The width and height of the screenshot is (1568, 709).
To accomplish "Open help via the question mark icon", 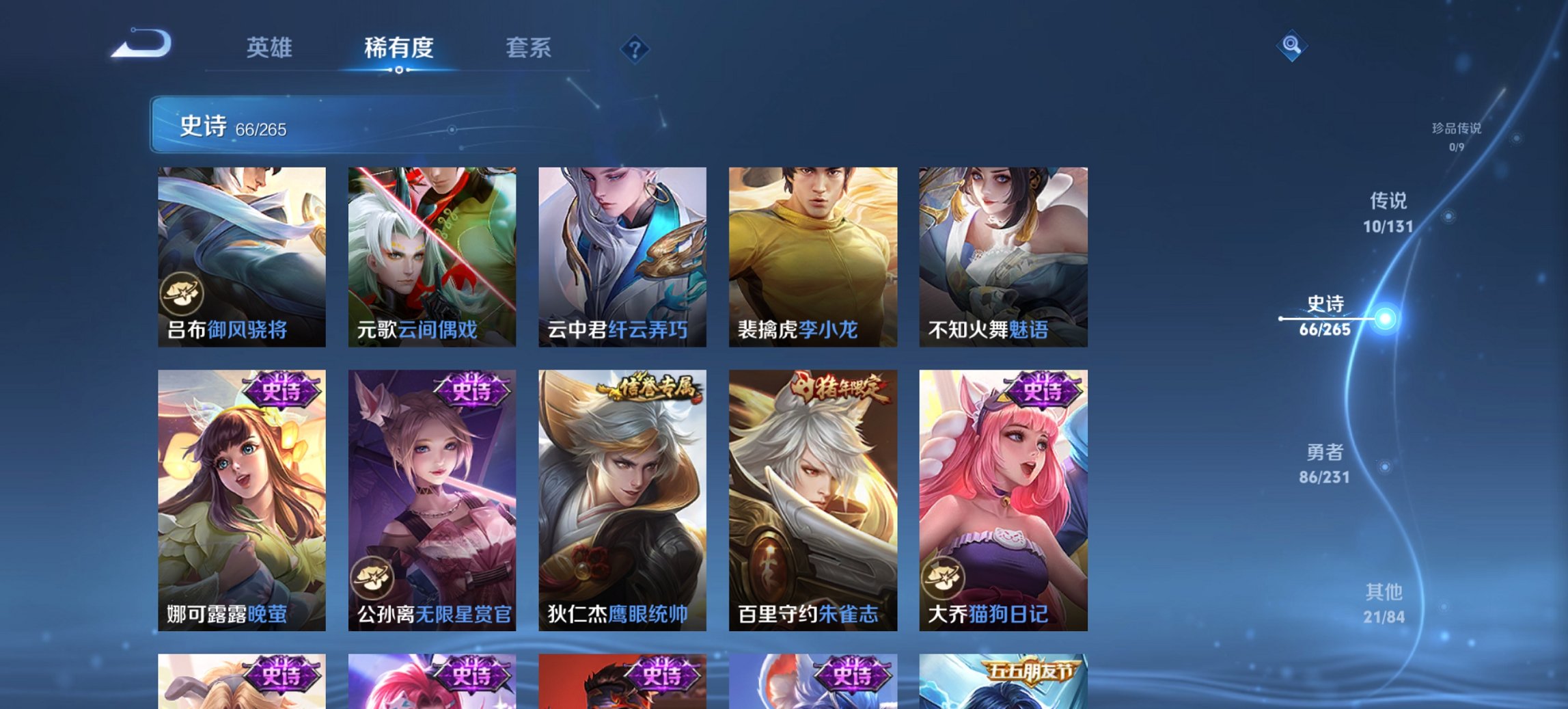I will [635, 48].
